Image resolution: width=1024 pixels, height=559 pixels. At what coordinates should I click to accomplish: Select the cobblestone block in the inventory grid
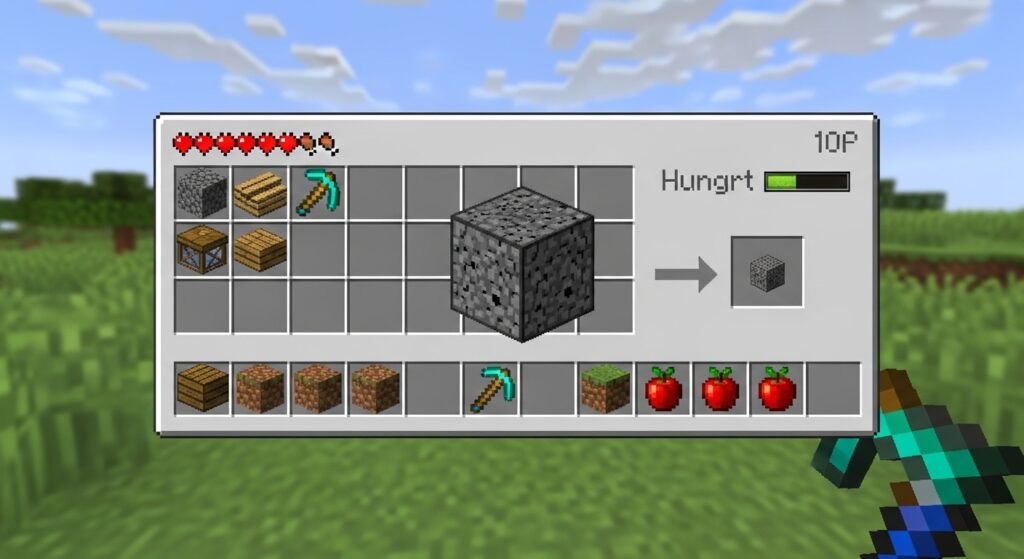click(202, 193)
